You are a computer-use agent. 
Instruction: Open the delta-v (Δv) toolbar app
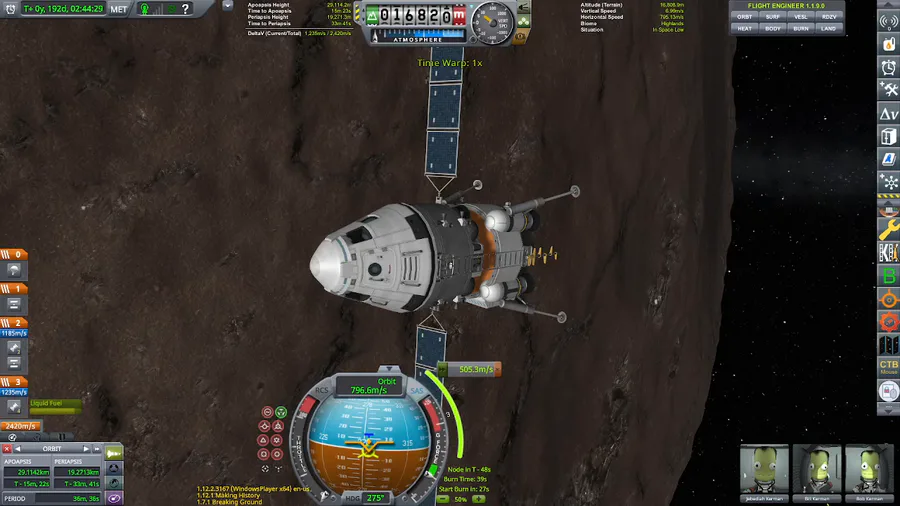click(888, 113)
